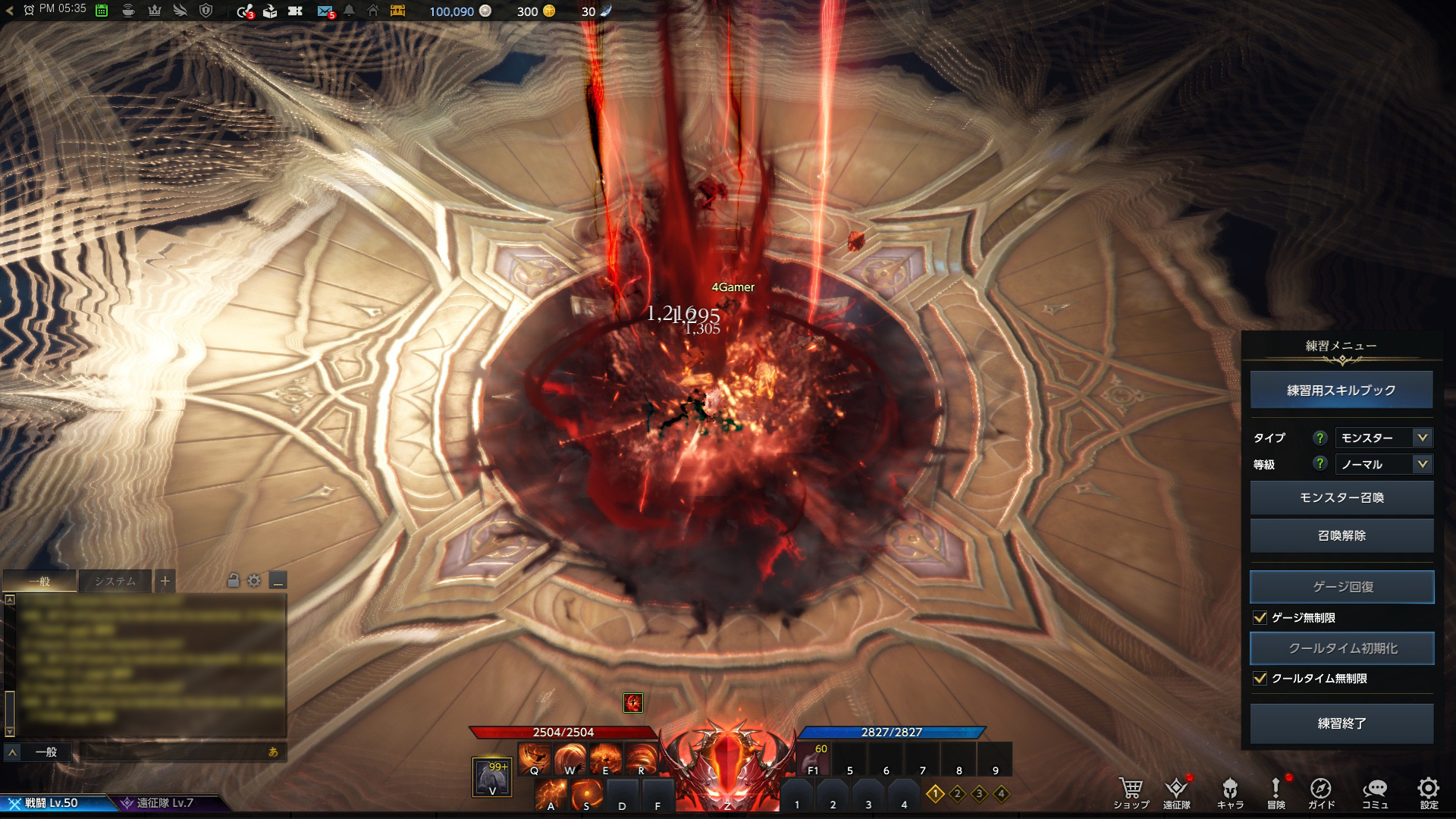Open the キャラ character menu
This screenshot has width=1456, height=819.
1230,792
